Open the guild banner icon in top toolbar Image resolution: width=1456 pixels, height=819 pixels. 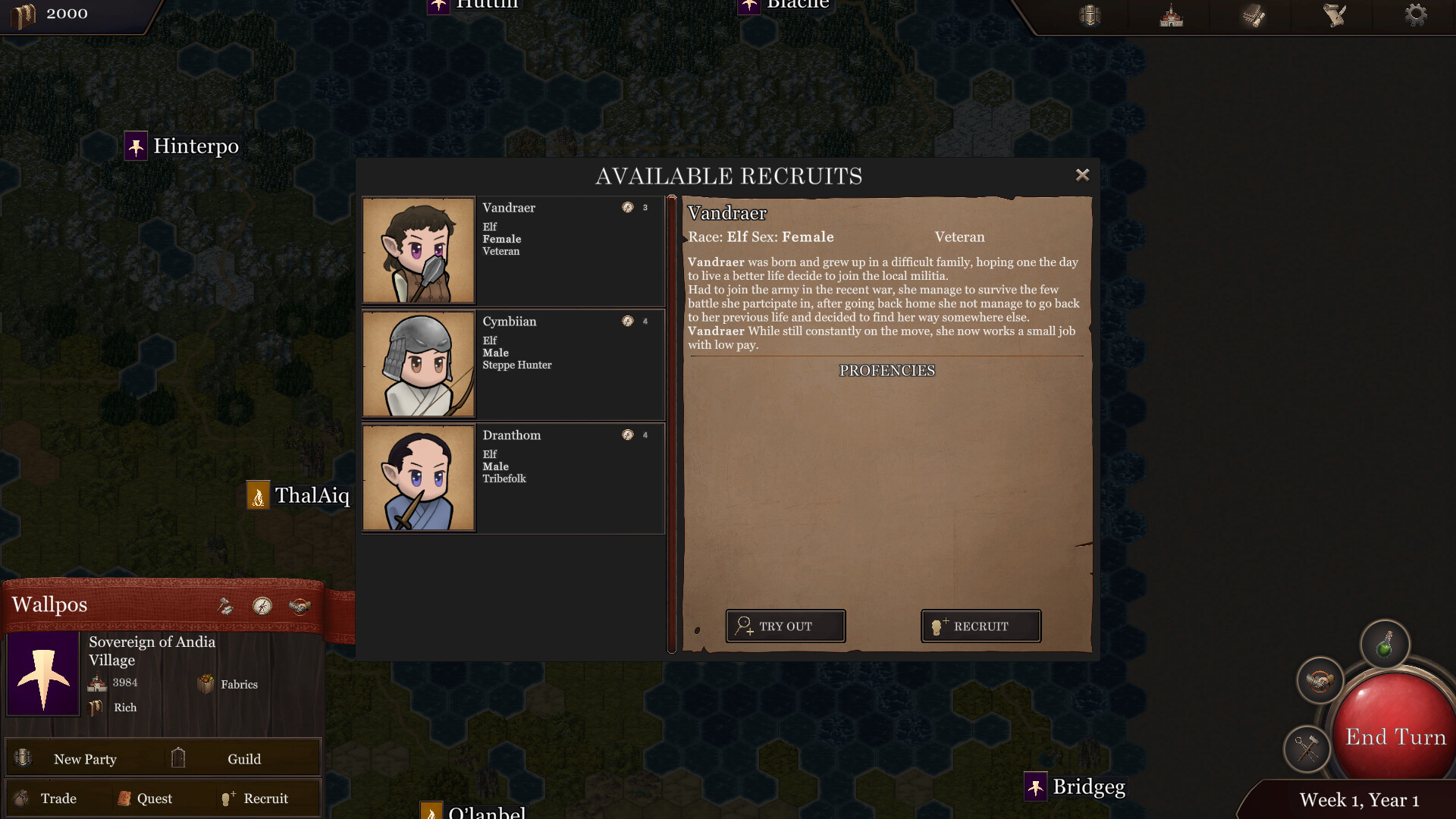[1090, 15]
